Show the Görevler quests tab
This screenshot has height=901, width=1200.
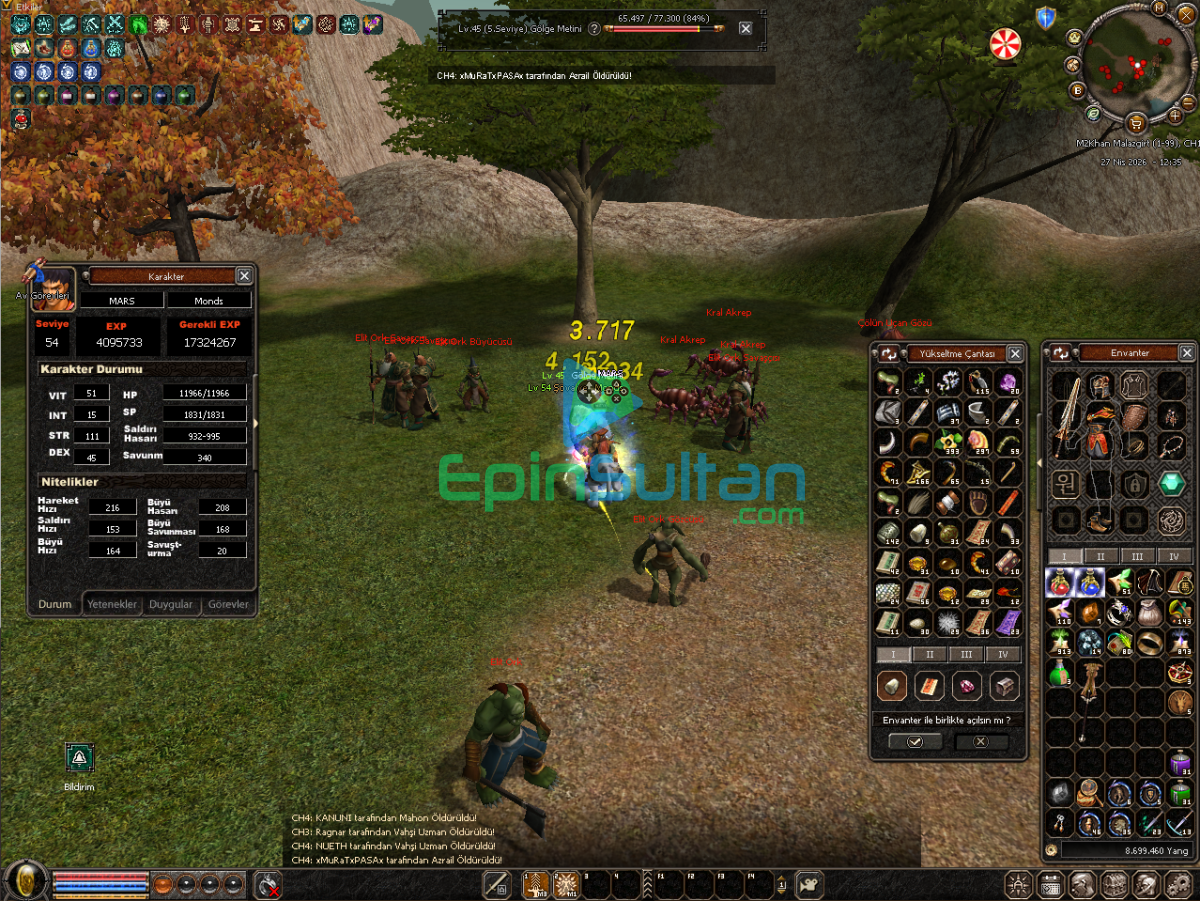[226, 604]
